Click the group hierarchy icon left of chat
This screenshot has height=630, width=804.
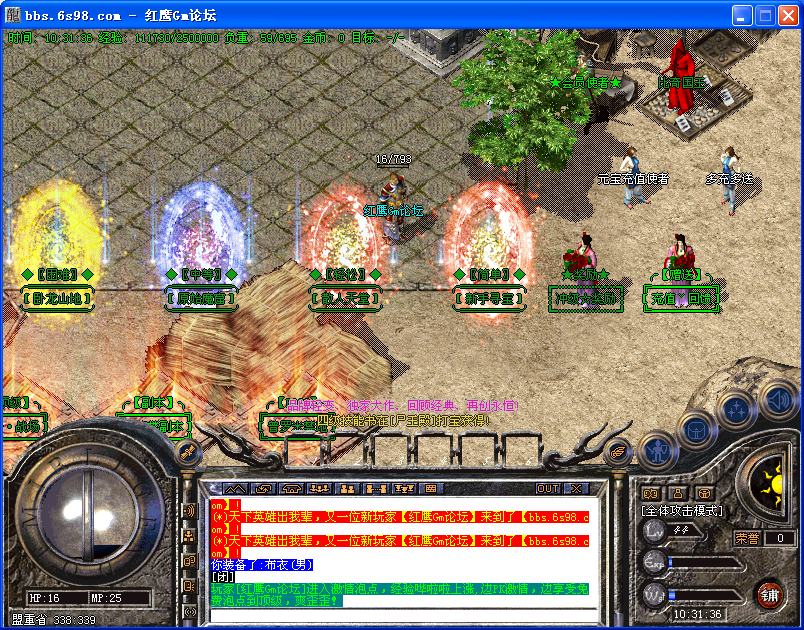(189, 535)
